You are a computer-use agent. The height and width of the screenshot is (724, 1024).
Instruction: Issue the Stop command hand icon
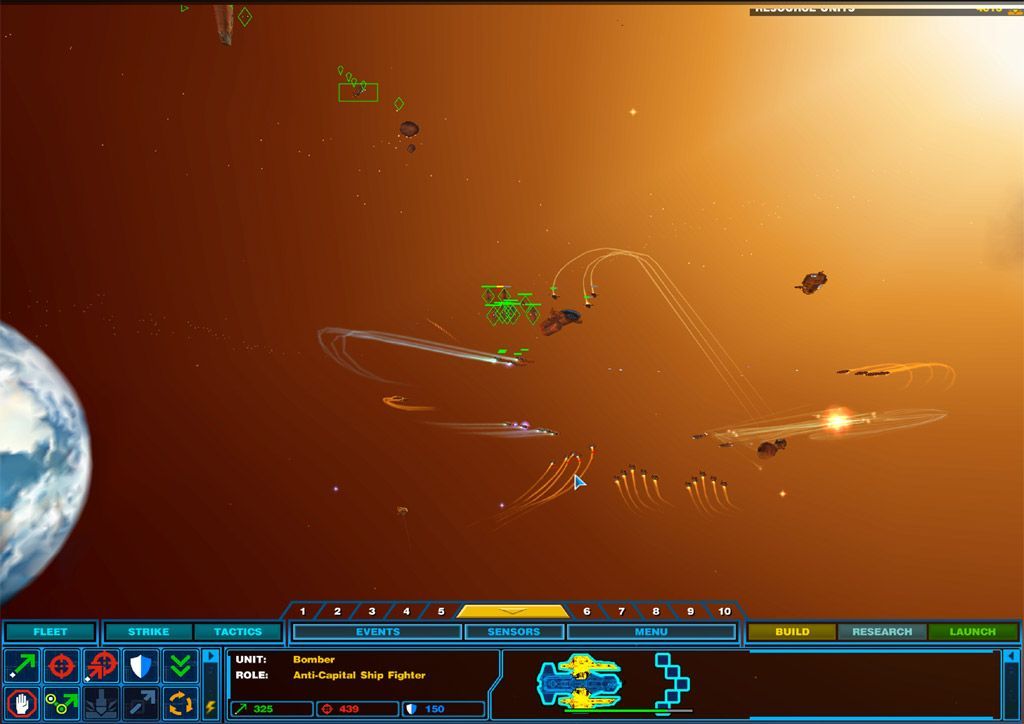(x=22, y=702)
